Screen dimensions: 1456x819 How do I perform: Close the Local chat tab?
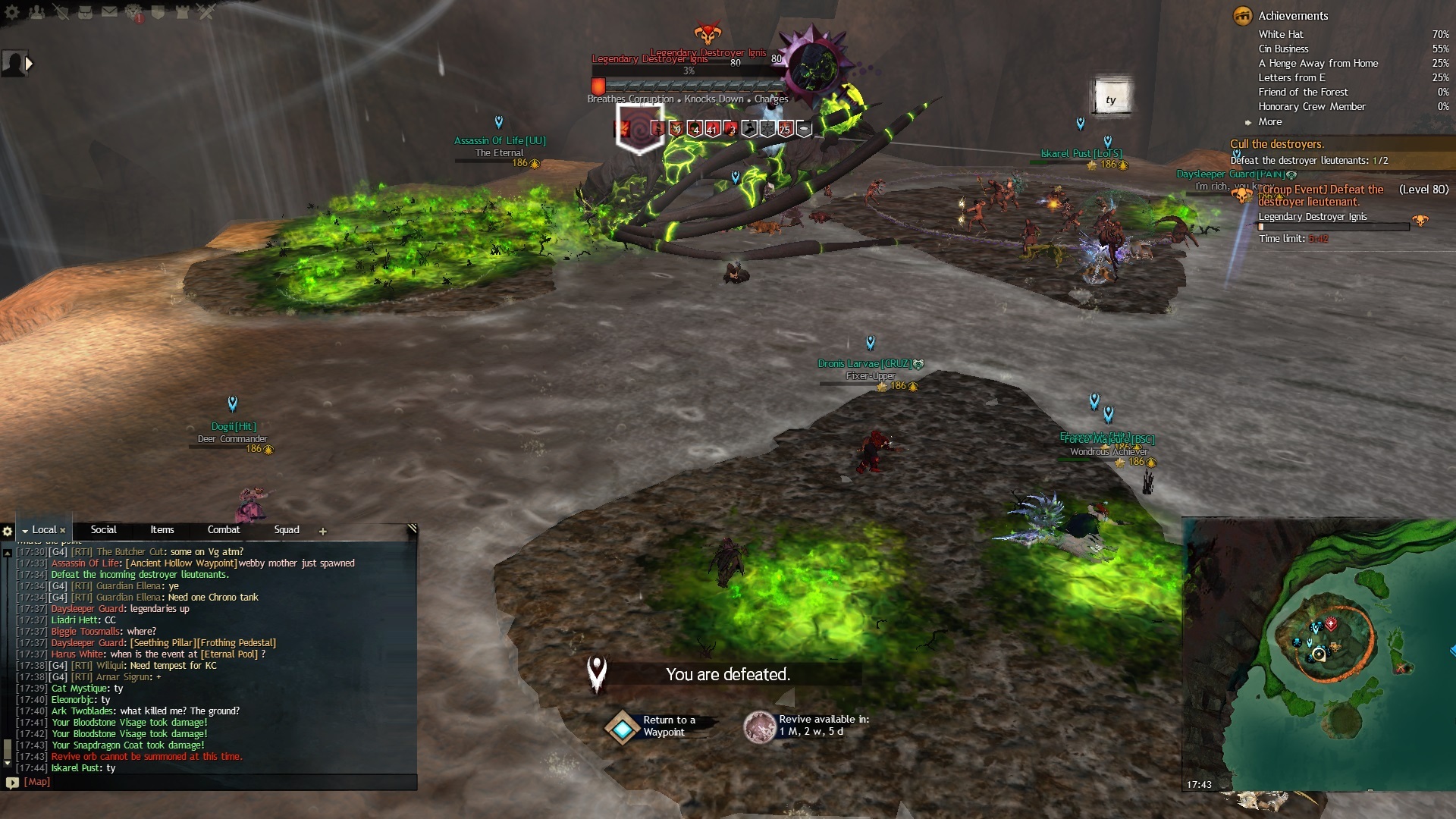pyautogui.click(x=63, y=531)
